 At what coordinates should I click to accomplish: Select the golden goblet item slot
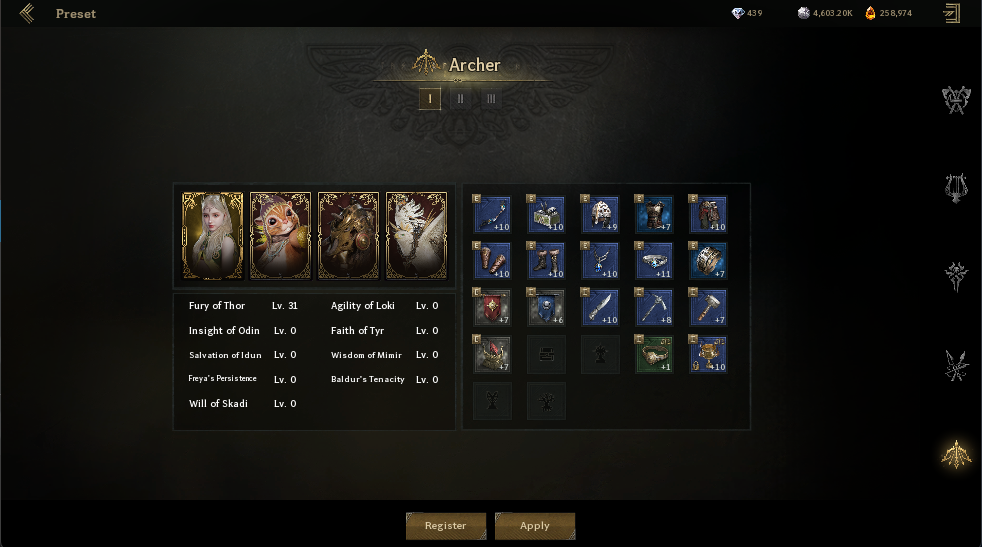click(708, 354)
